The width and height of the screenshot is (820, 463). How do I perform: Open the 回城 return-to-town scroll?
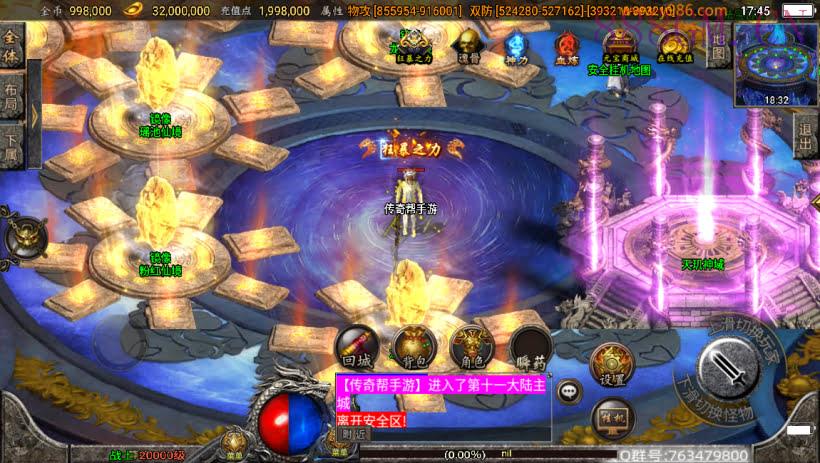tap(356, 347)
